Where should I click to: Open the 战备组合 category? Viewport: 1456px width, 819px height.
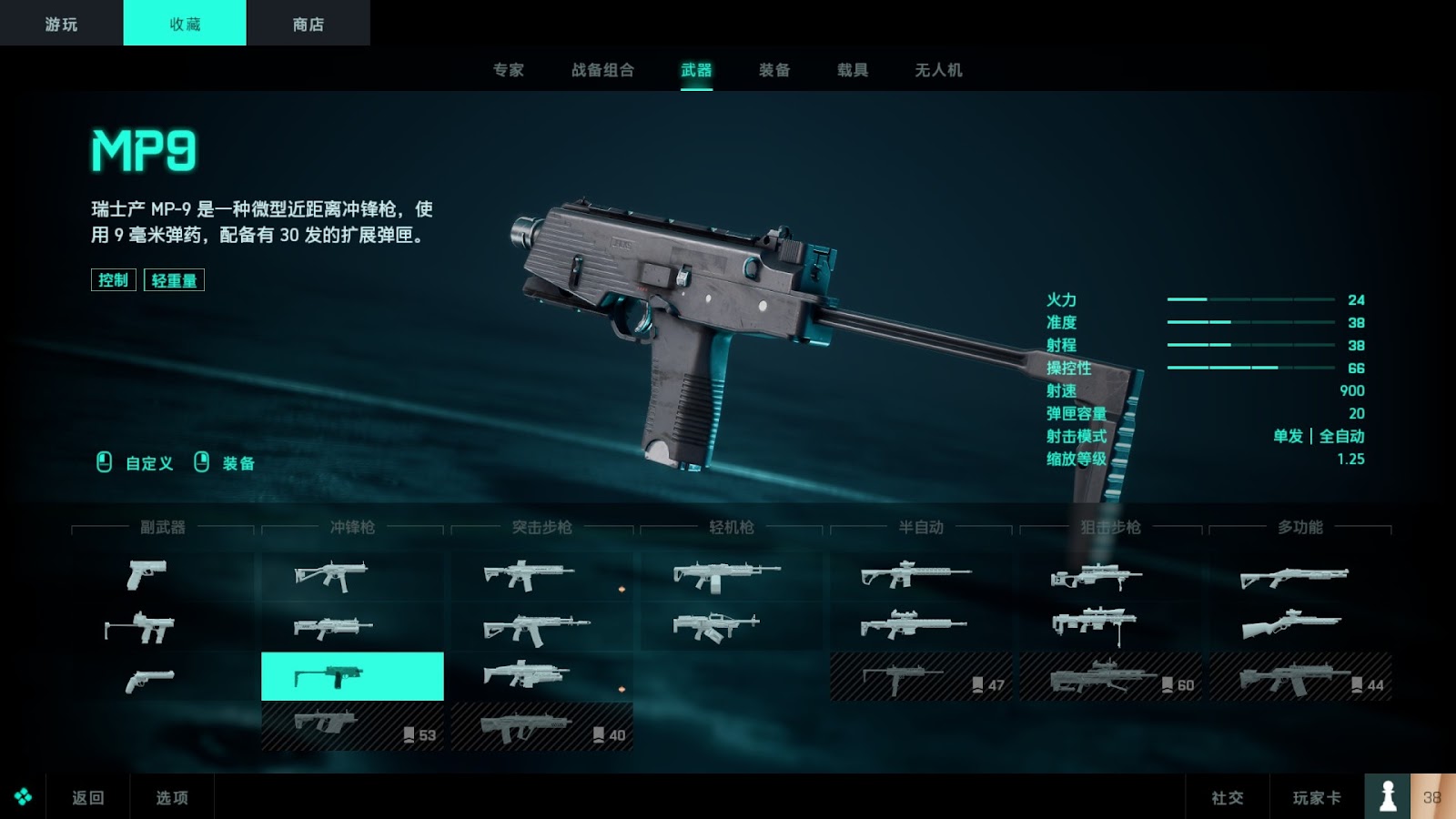602,70
